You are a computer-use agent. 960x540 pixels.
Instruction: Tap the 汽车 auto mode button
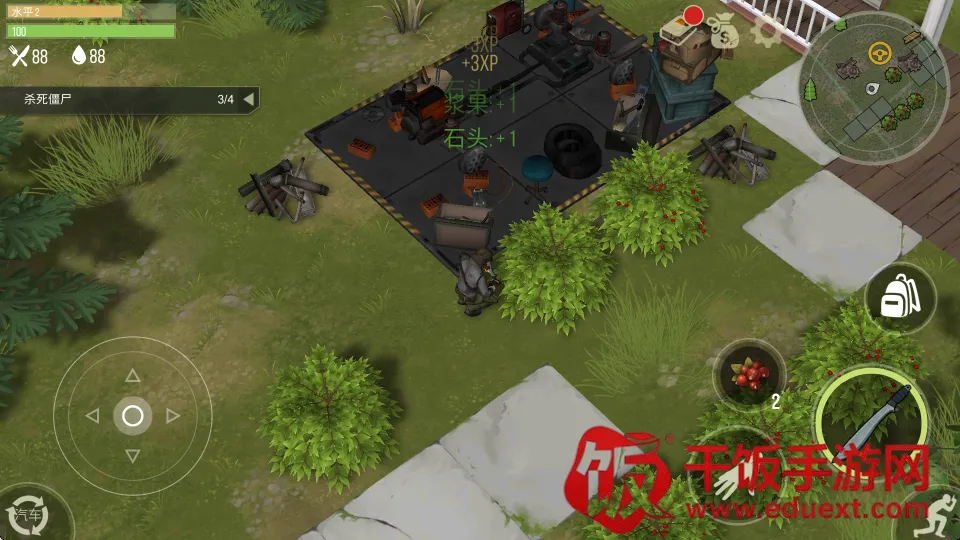pos(30,514)
